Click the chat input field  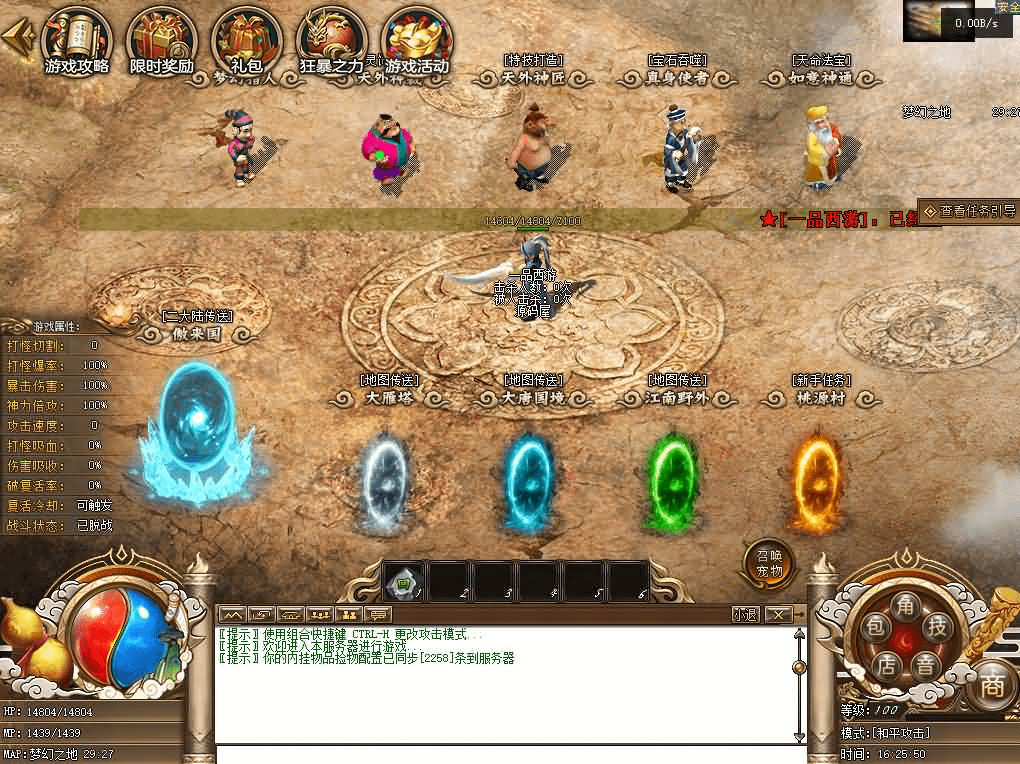(510, 754)
